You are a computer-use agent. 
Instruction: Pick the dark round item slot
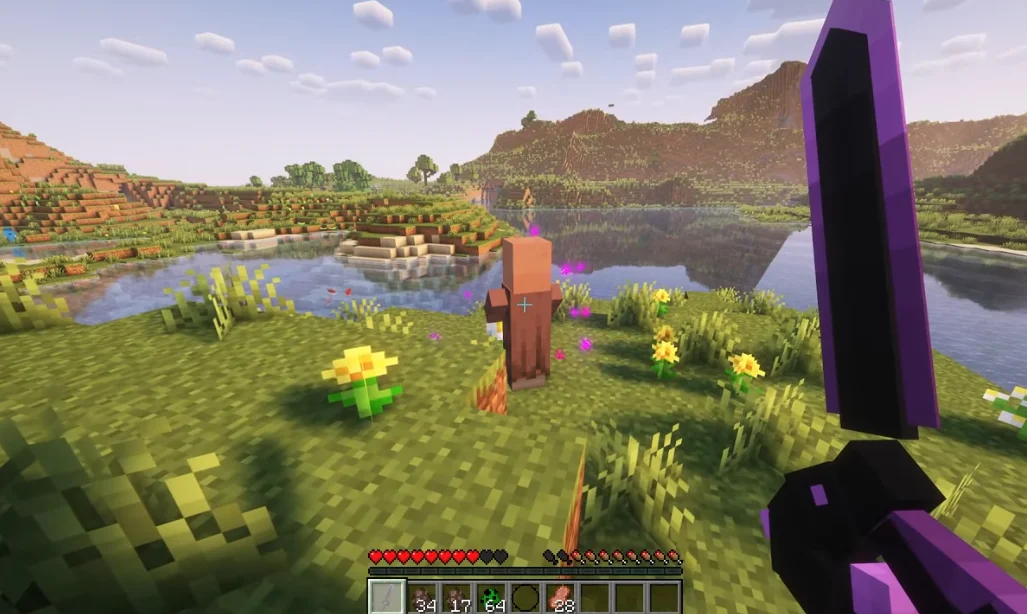[x=525, y=597]
